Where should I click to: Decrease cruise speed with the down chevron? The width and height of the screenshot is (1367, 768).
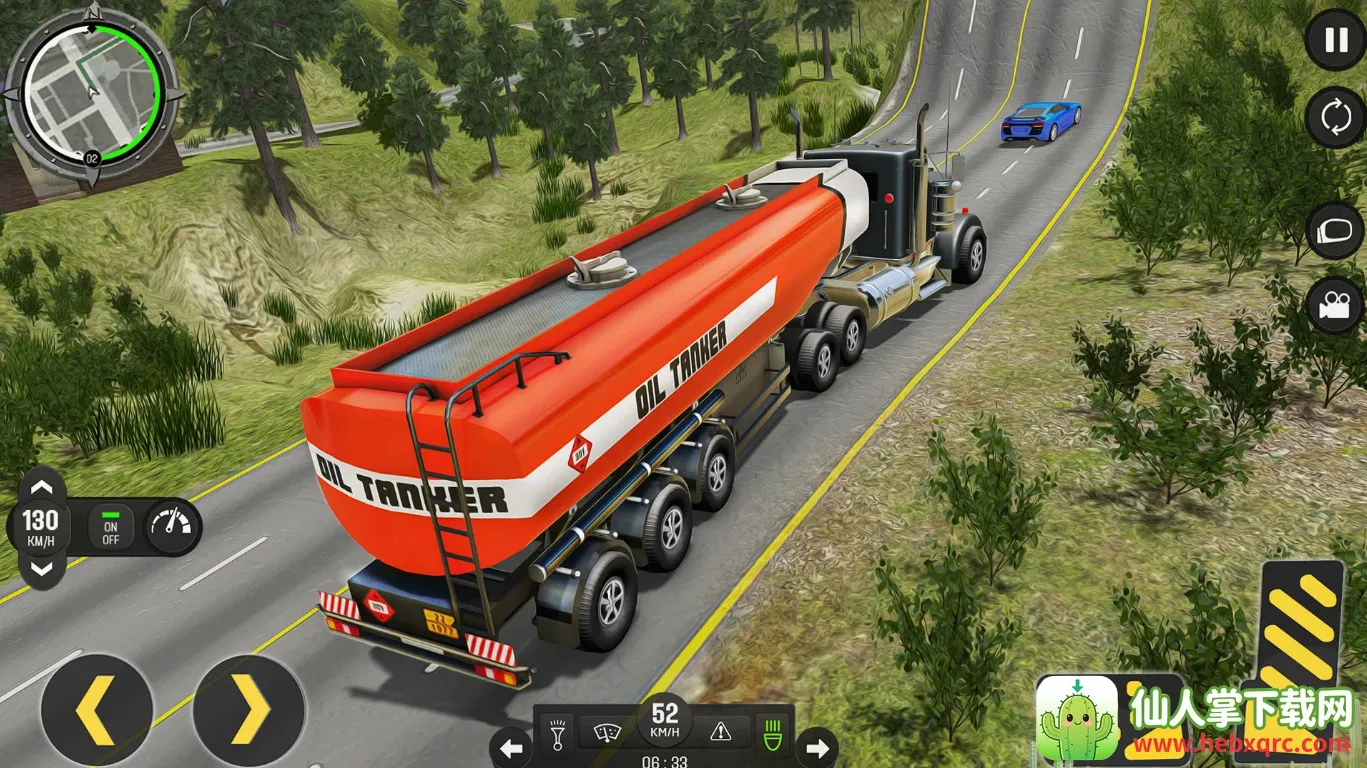coord(40,569)
